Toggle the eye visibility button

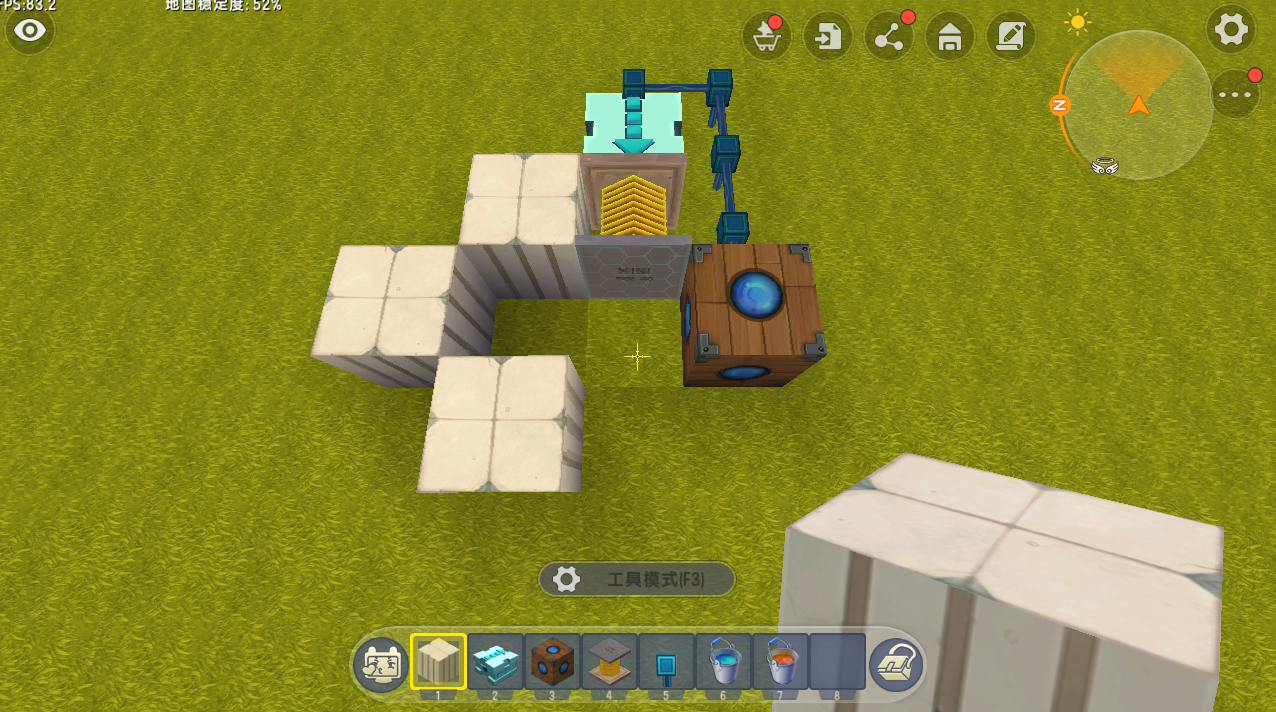[x=30, y=30]
